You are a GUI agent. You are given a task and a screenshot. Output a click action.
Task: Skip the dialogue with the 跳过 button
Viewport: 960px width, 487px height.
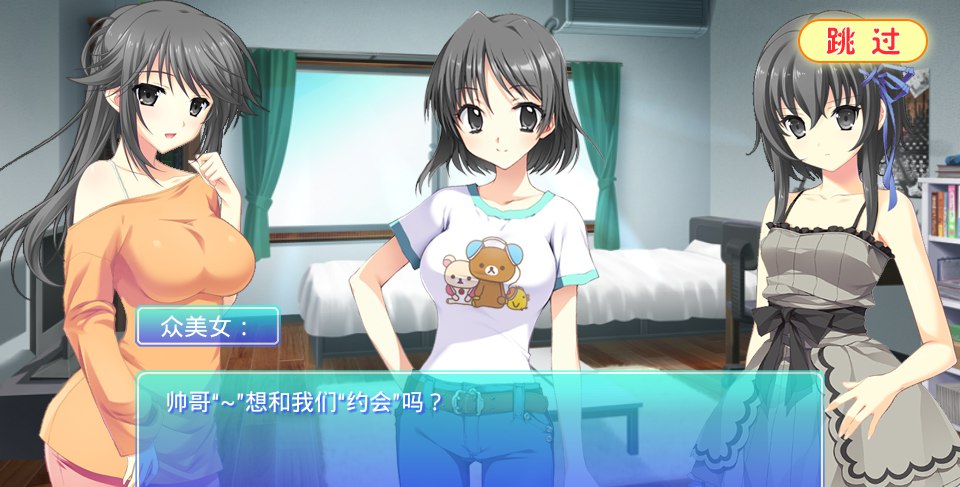[862, 41]
